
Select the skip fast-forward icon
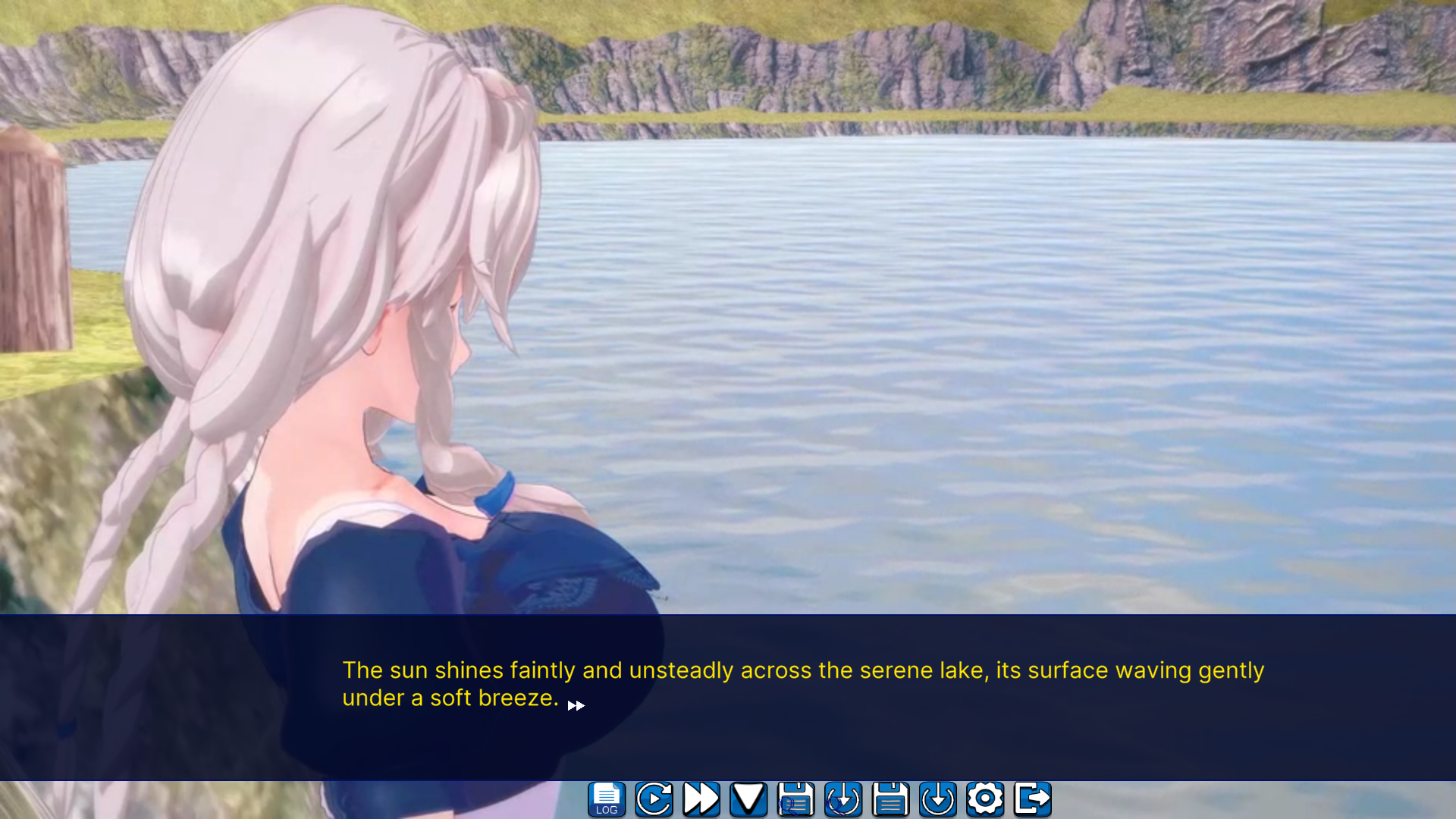click(701, 798)
